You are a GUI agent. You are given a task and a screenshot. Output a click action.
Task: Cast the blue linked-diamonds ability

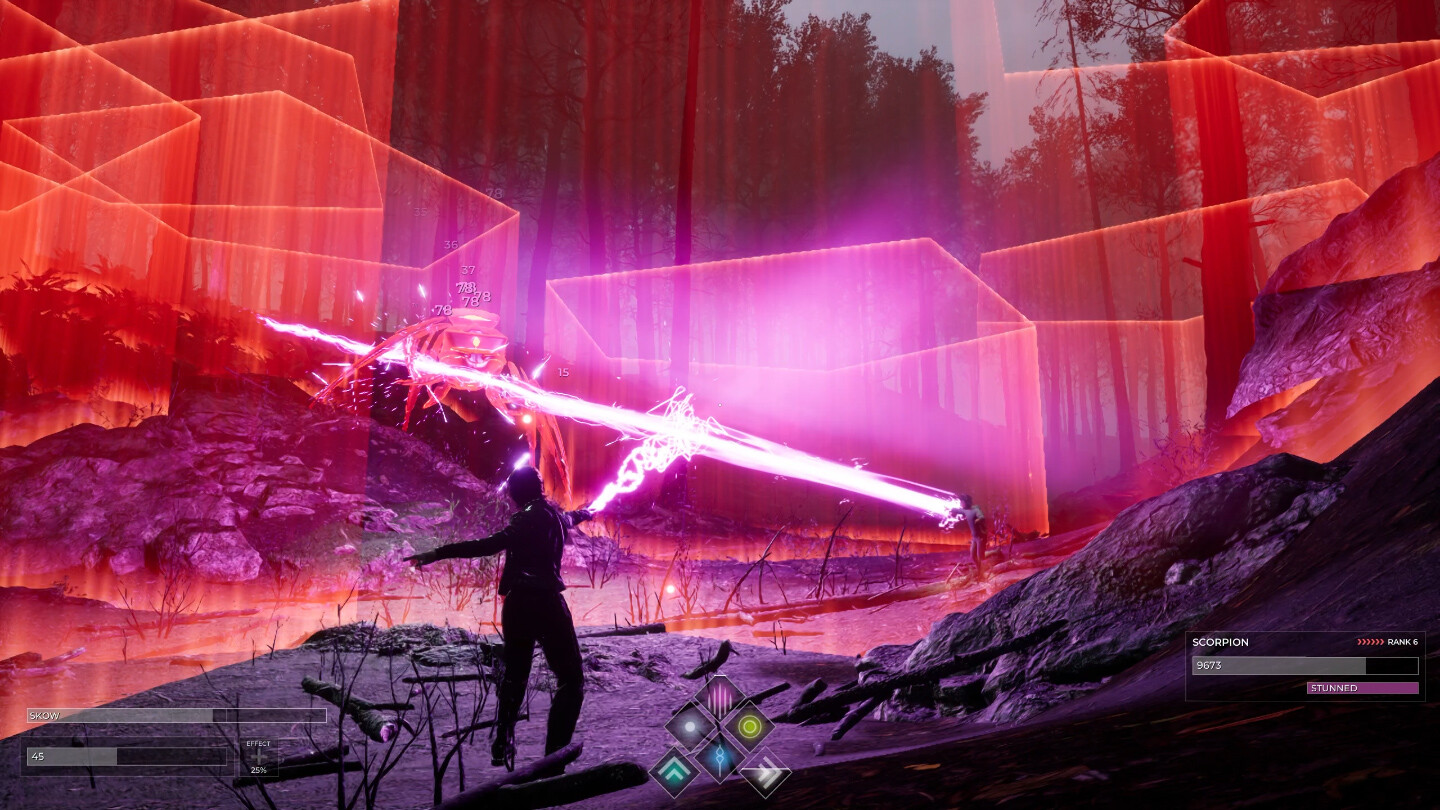[719, 757]
